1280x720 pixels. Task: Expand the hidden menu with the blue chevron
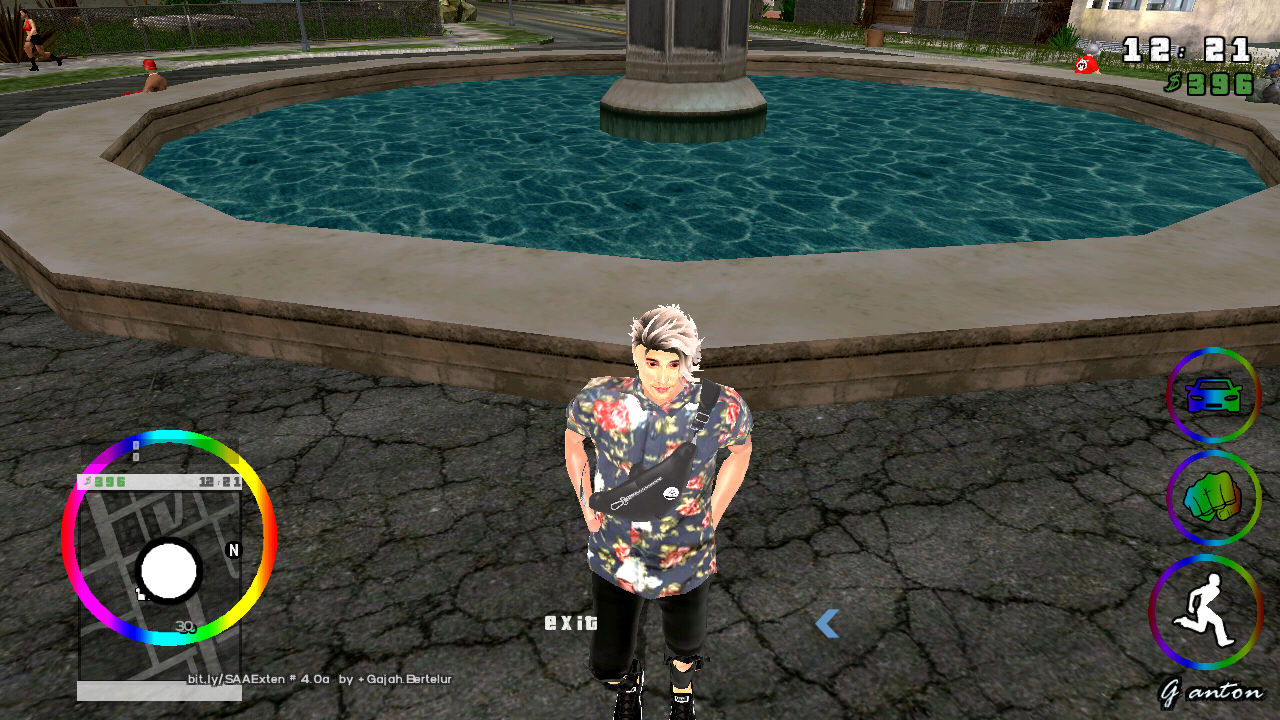[x=829, y=625]
